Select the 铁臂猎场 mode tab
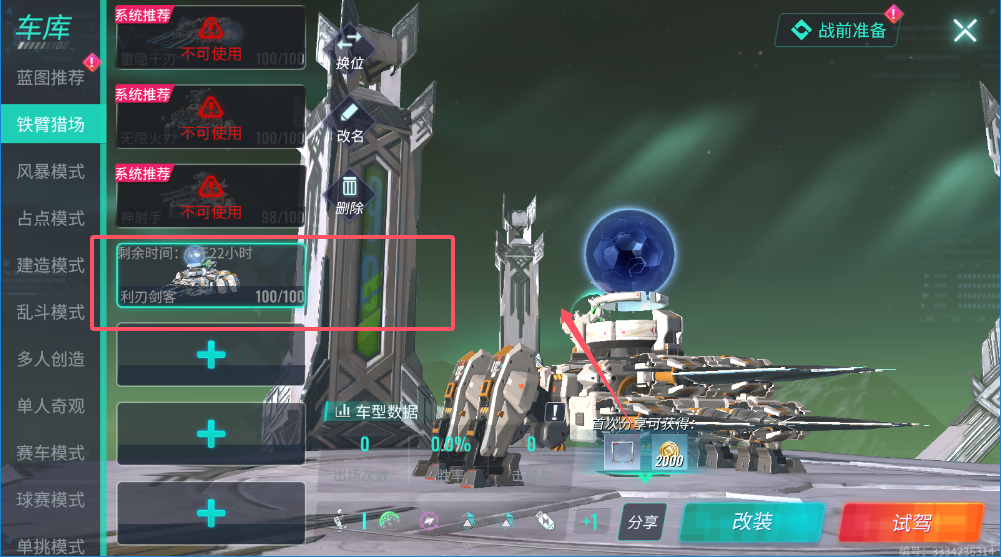 (x=50, y=125)
